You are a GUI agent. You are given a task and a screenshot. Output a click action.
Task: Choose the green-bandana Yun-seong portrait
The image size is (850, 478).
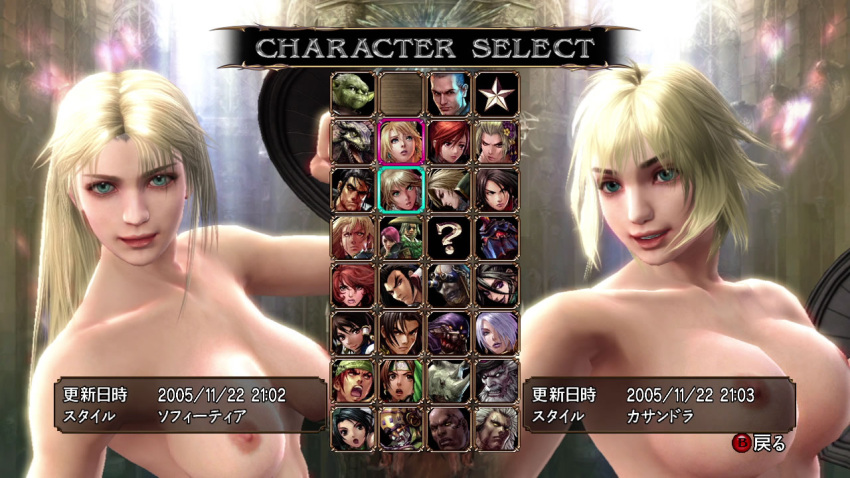[354, 380]
